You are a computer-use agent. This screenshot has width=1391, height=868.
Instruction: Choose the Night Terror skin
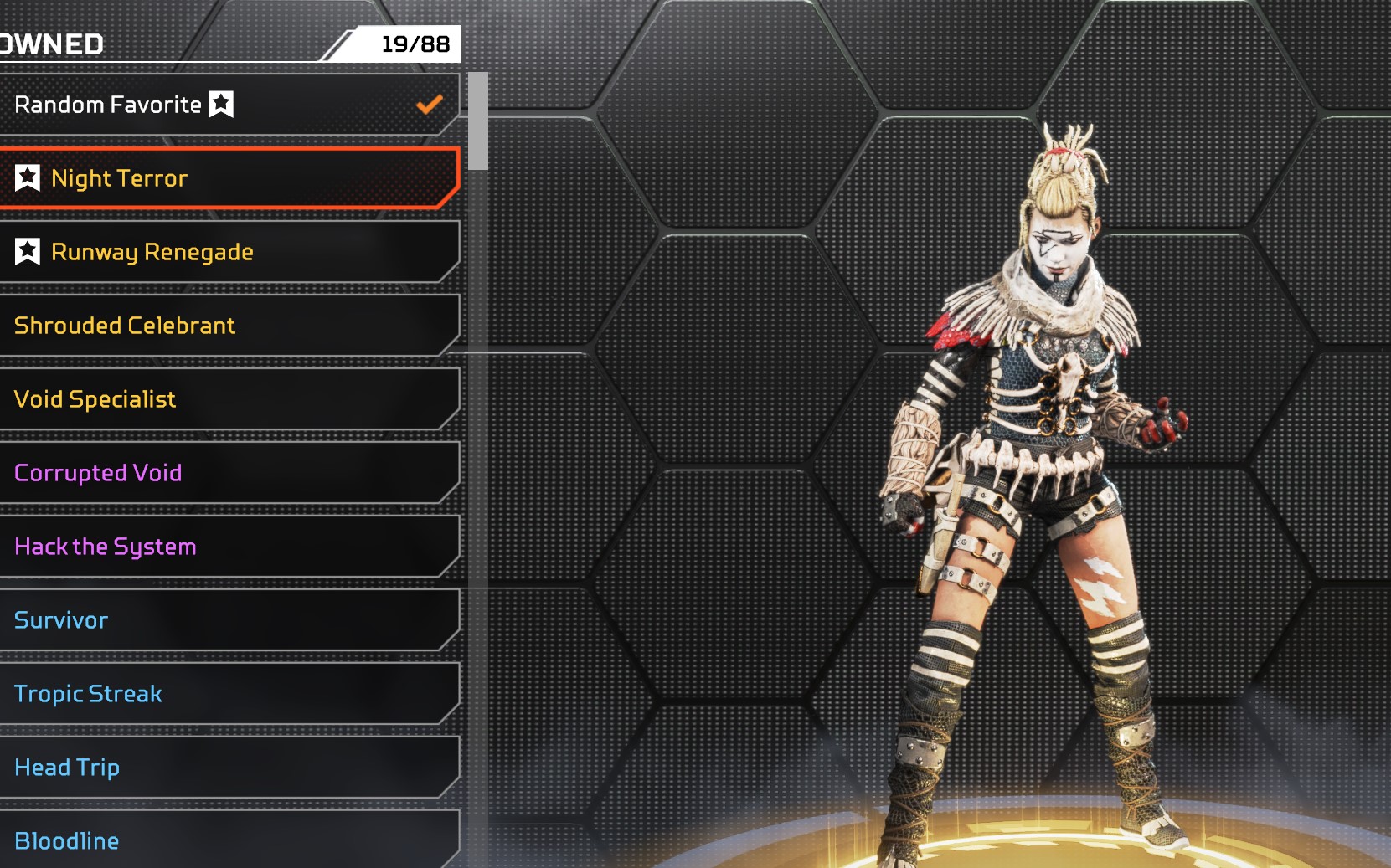(x=226, y=178)
